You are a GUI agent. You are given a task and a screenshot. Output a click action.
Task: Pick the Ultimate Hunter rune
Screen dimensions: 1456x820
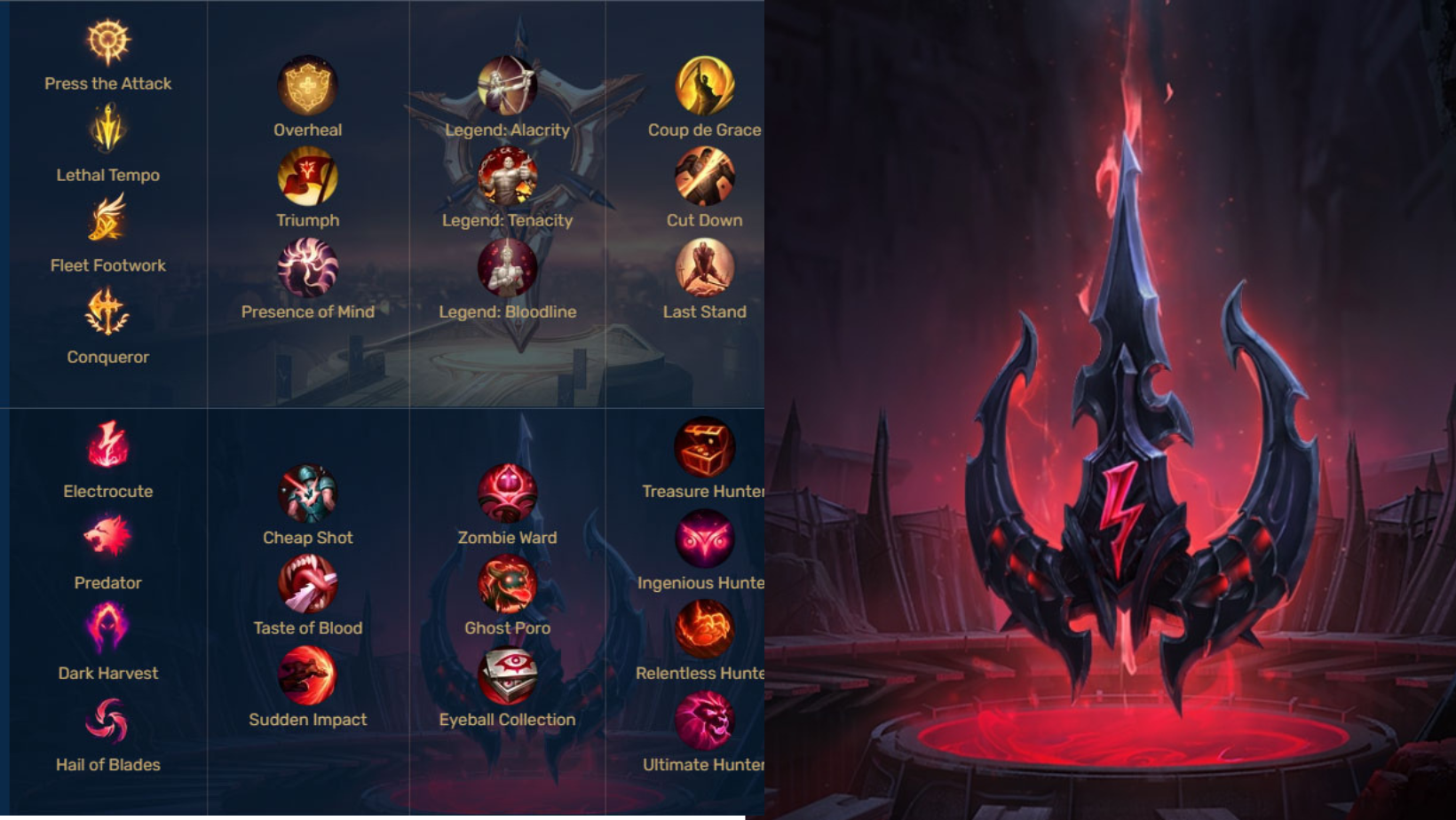pos(704,720)
